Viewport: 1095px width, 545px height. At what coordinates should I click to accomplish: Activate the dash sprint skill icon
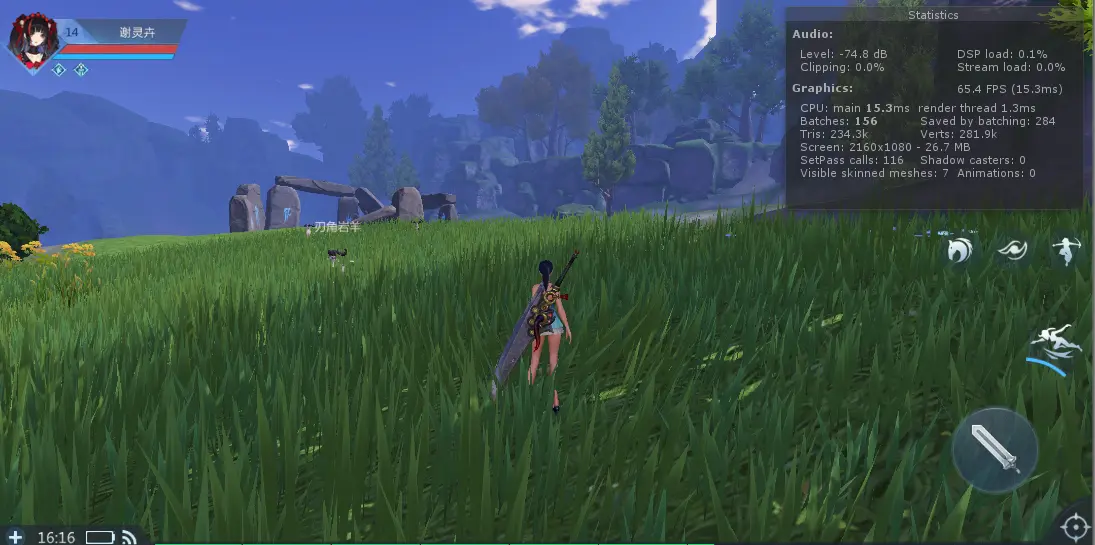(1054, 341)
